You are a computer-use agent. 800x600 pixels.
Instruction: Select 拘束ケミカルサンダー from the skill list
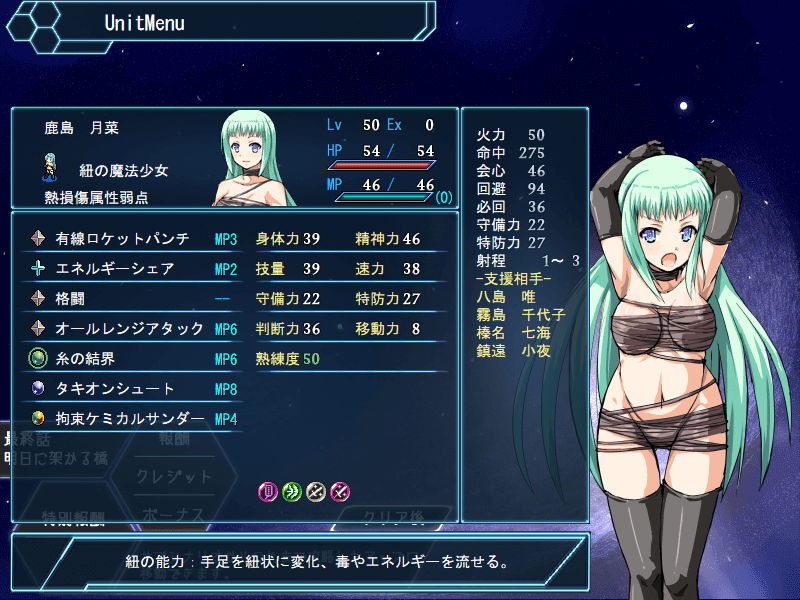pos(130,419)
